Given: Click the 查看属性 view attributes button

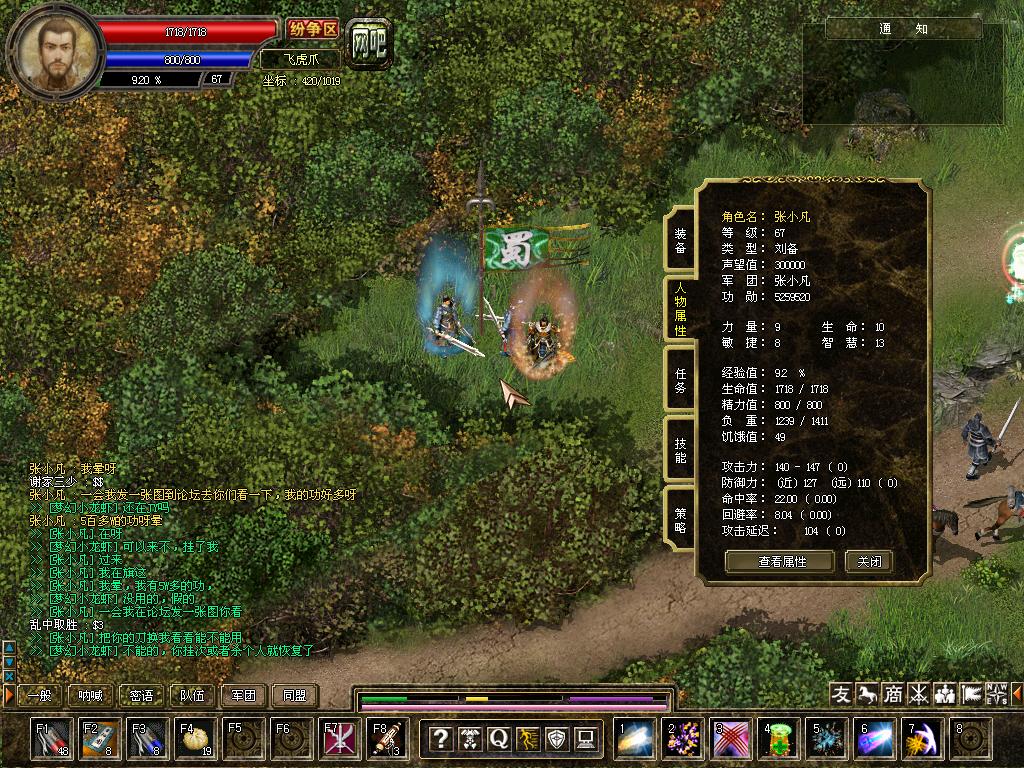Looking at the screenshot, I should click(780, 561).
